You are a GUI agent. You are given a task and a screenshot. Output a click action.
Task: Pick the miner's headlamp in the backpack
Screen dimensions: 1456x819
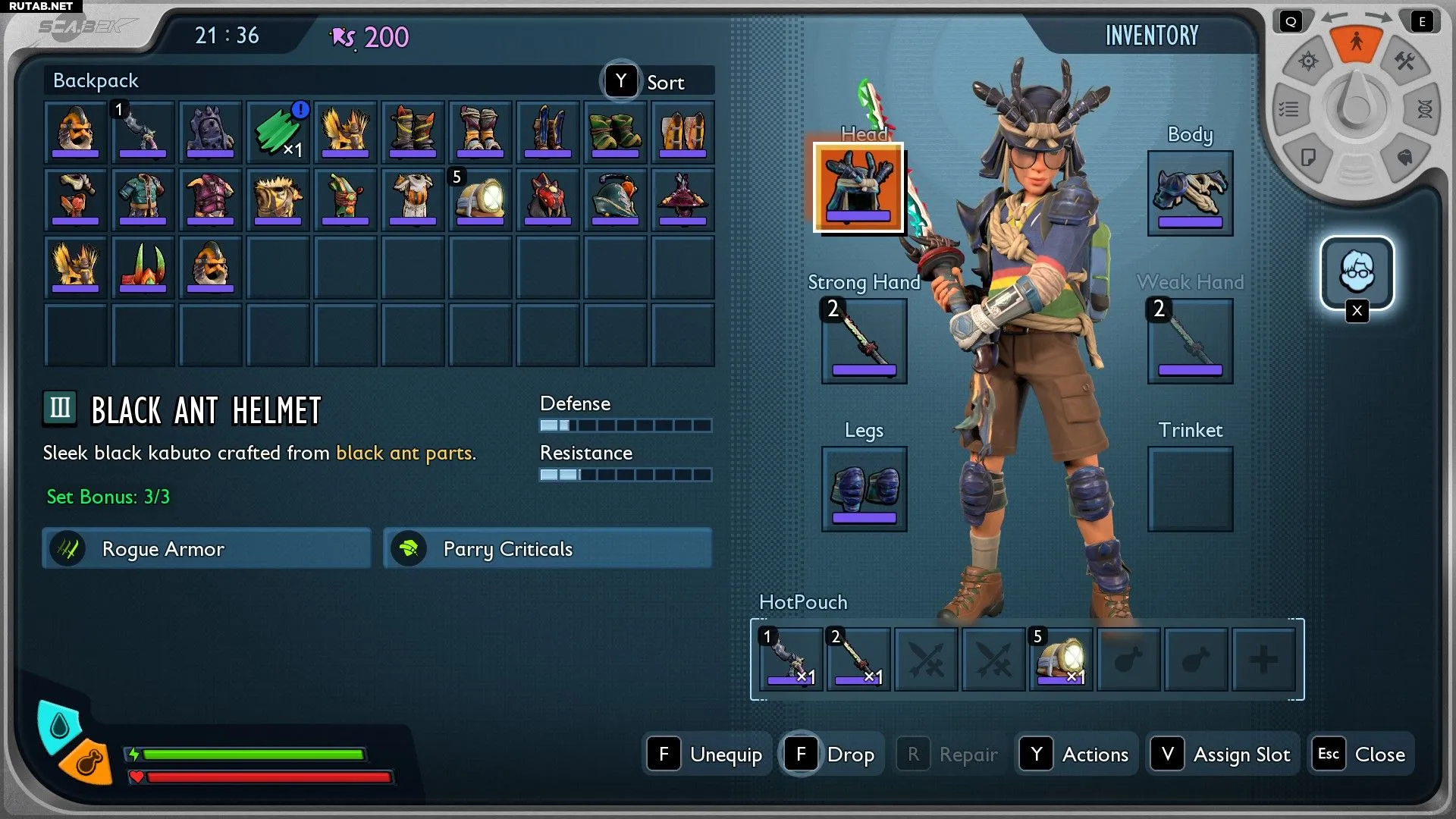click(480, 199)
